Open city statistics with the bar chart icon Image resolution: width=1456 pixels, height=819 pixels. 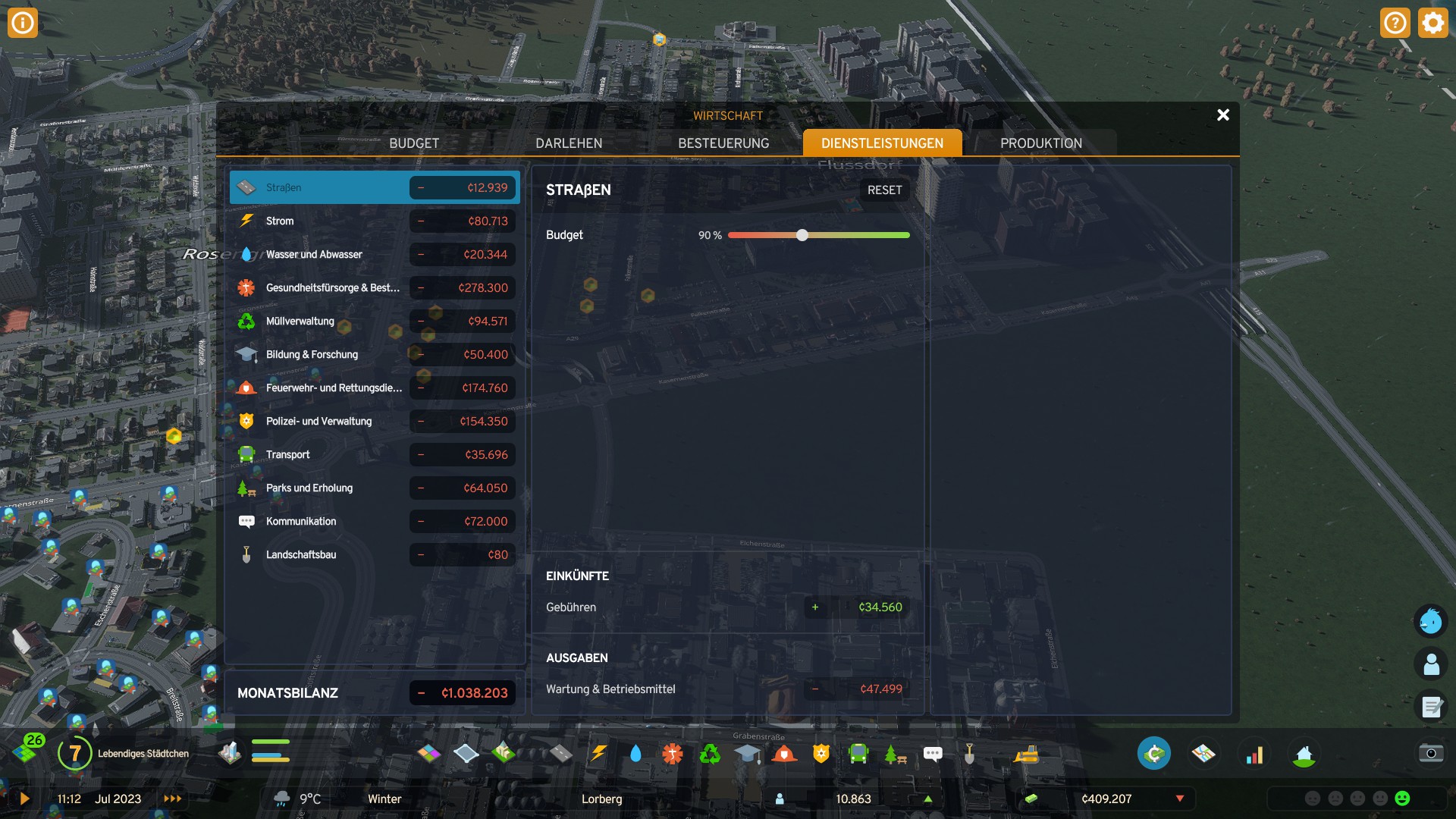[1255, 753]
